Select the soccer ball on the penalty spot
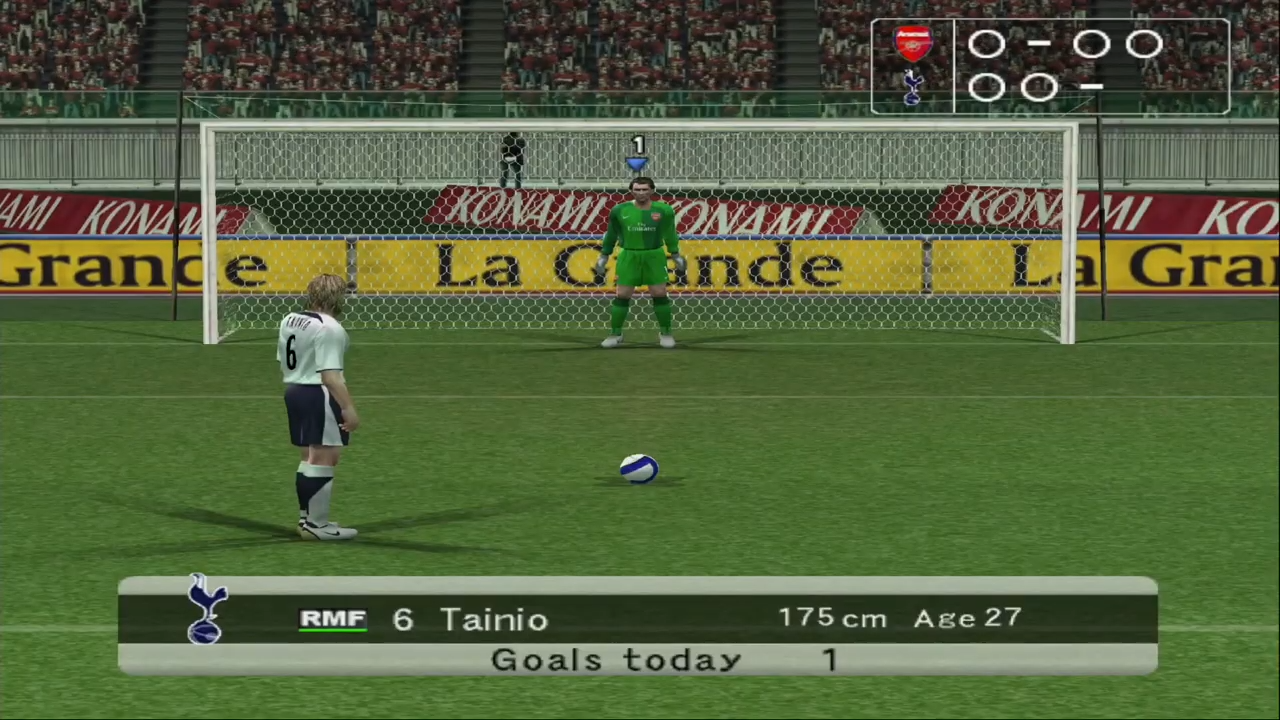The image size is (1280, 720). coord(640,468)
